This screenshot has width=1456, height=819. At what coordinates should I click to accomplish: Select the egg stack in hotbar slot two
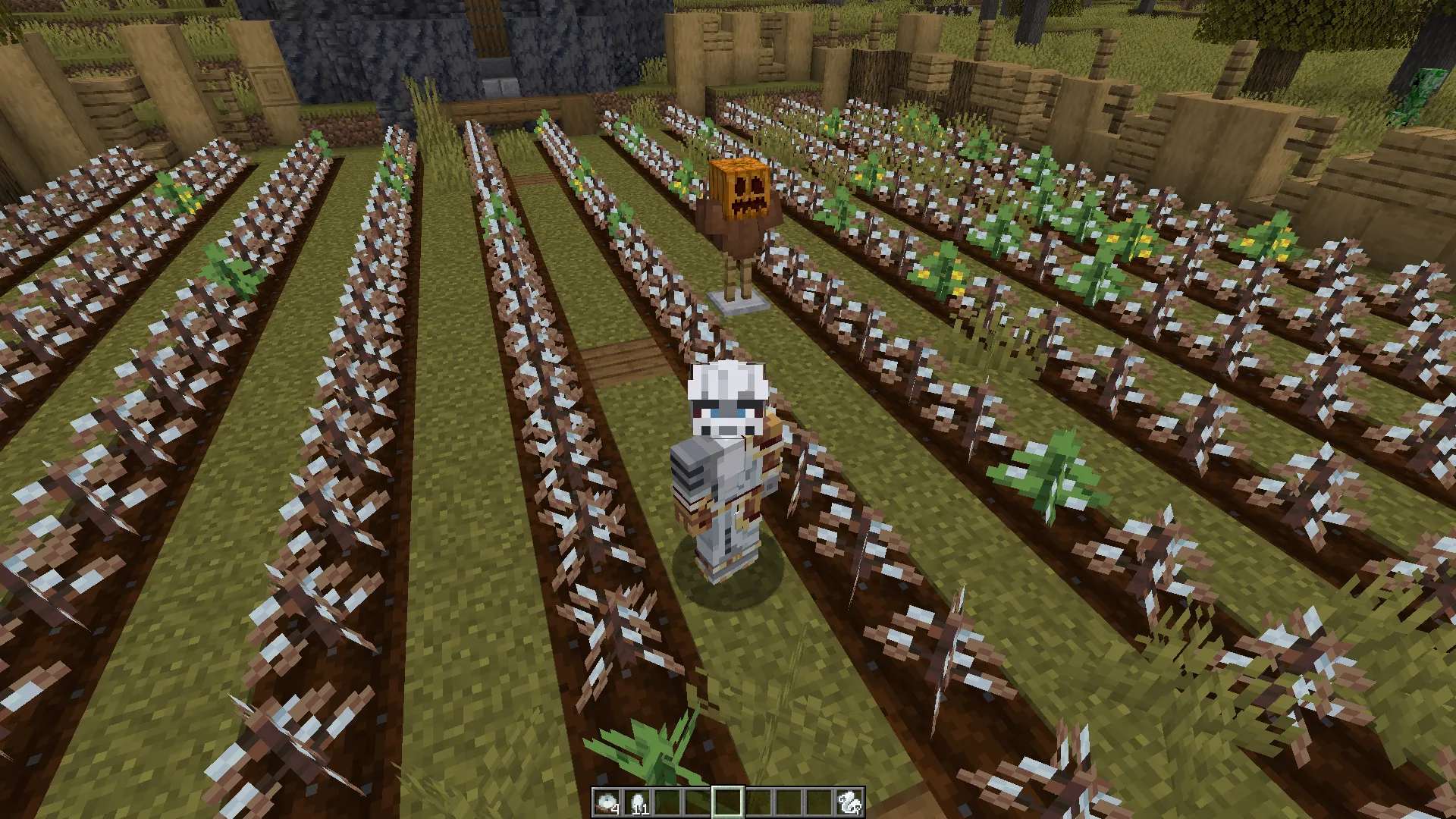(x=637, y=802)
